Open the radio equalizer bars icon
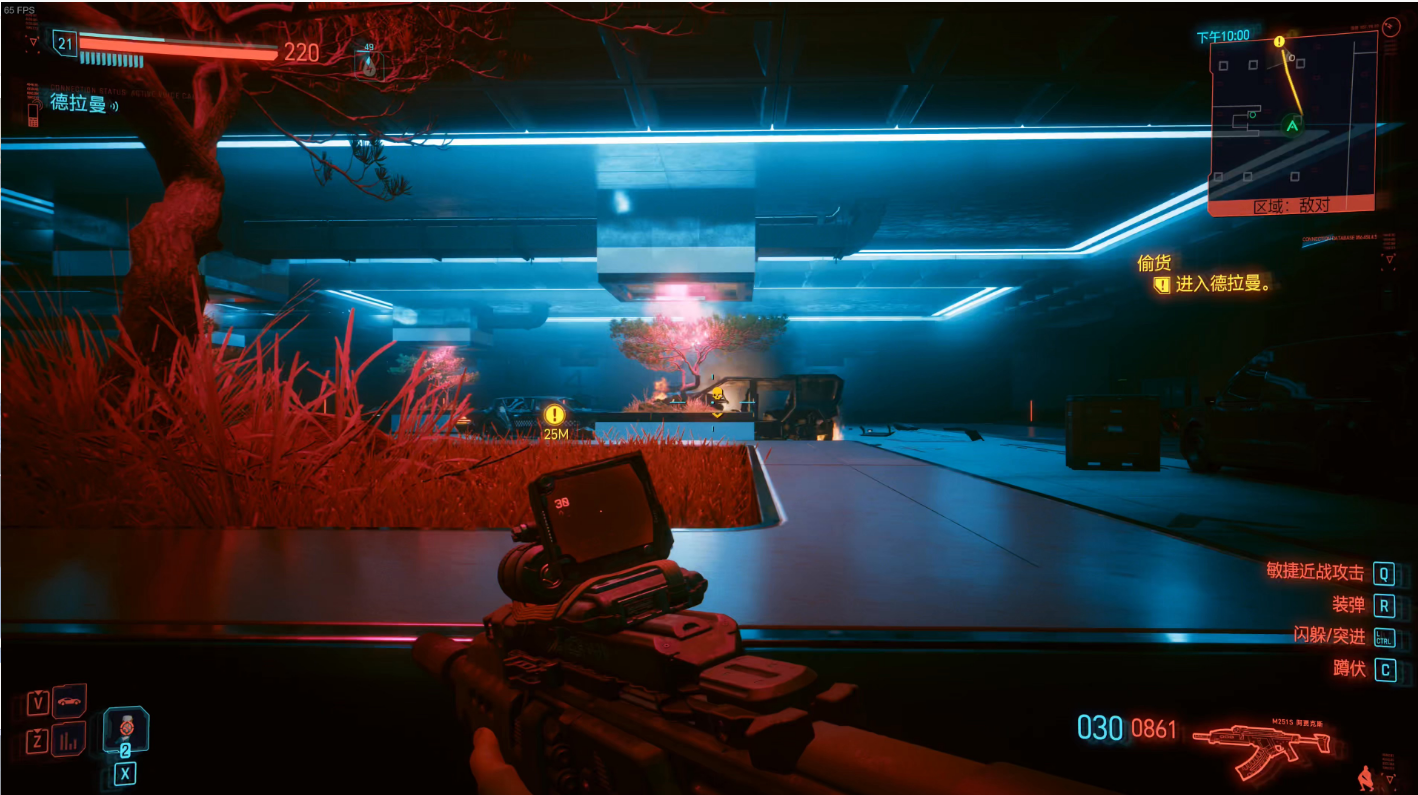Screen dimensions: 1418x795 coord(69,741)
